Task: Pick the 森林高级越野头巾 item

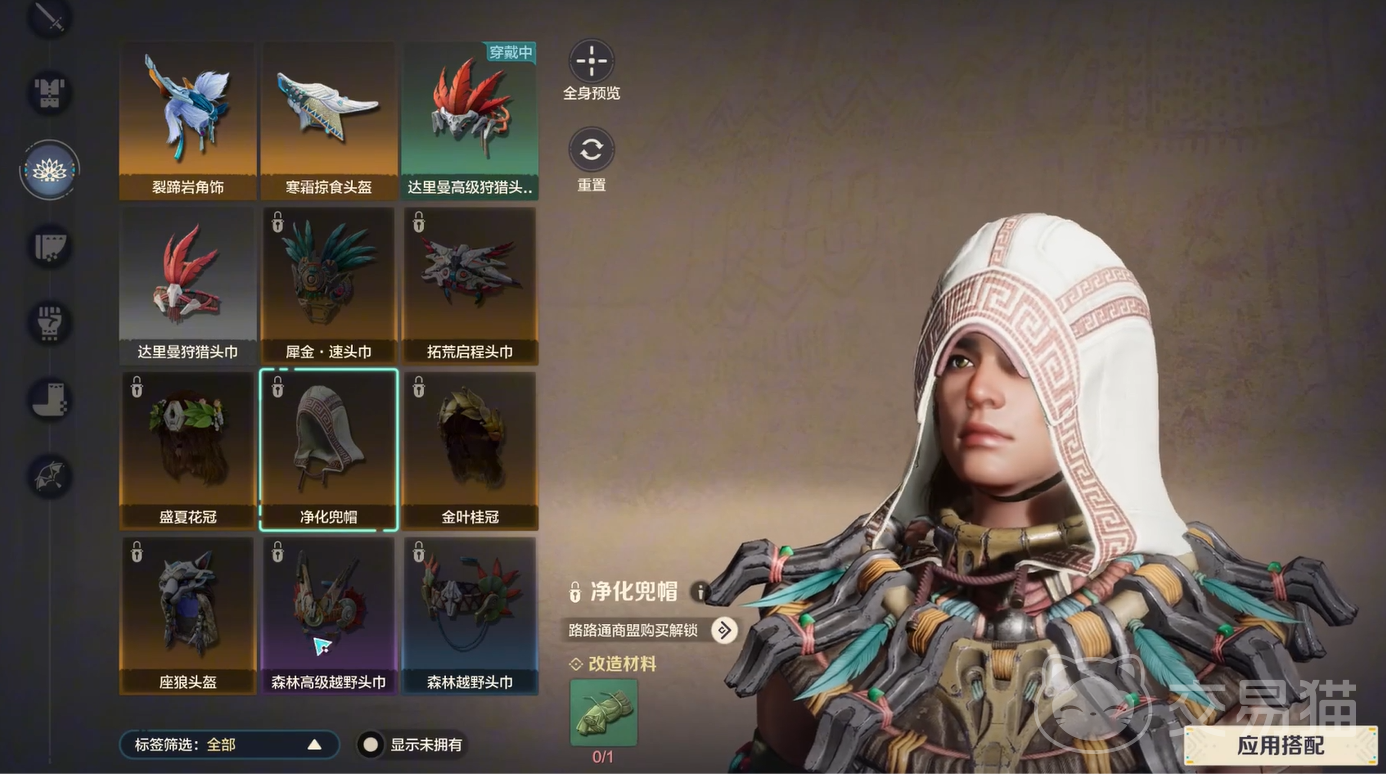Action: pos(329,615)
